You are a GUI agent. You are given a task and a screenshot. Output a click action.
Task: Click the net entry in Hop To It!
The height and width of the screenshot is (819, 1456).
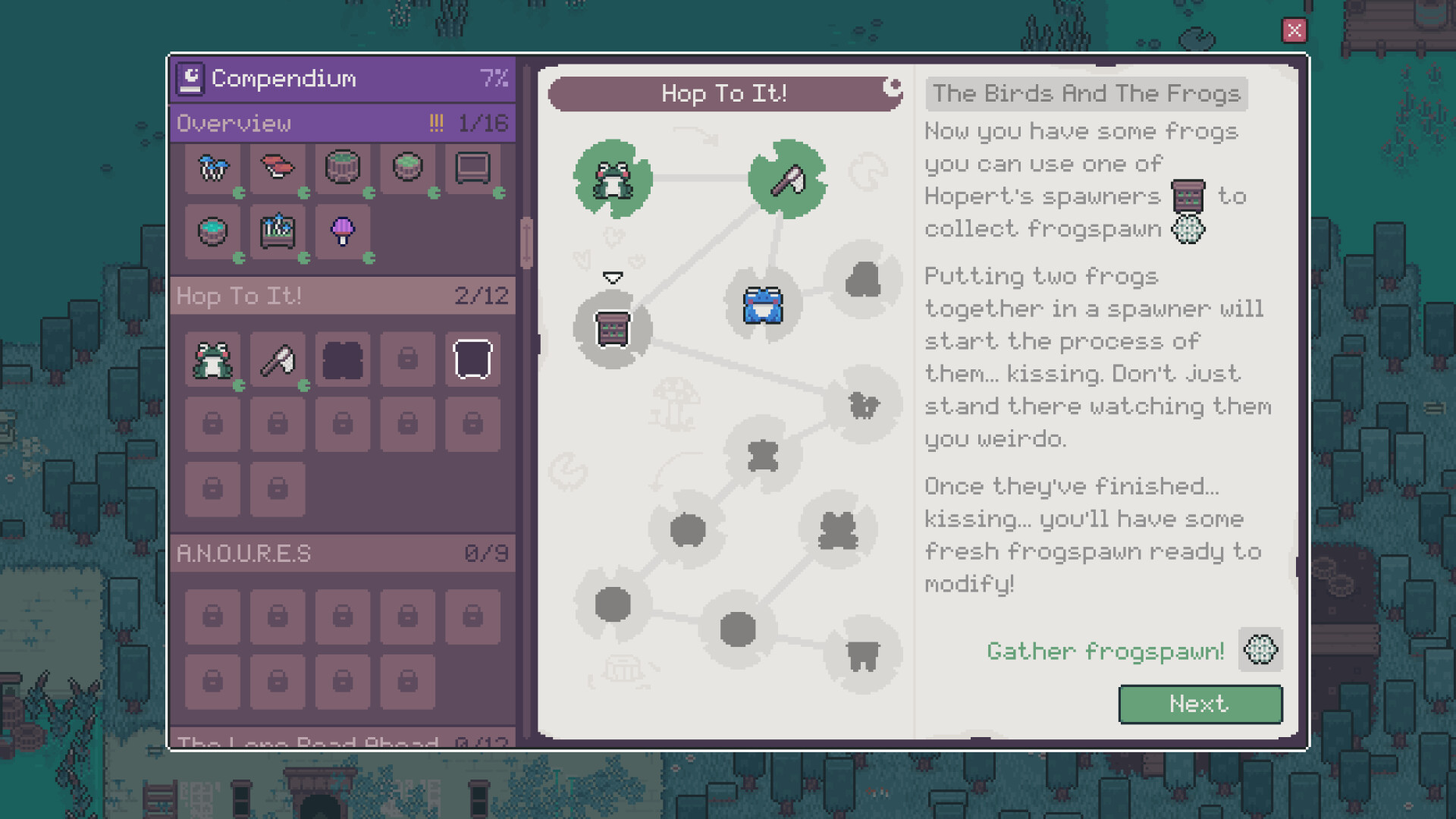pyautogui.click(x=278, y=359)
